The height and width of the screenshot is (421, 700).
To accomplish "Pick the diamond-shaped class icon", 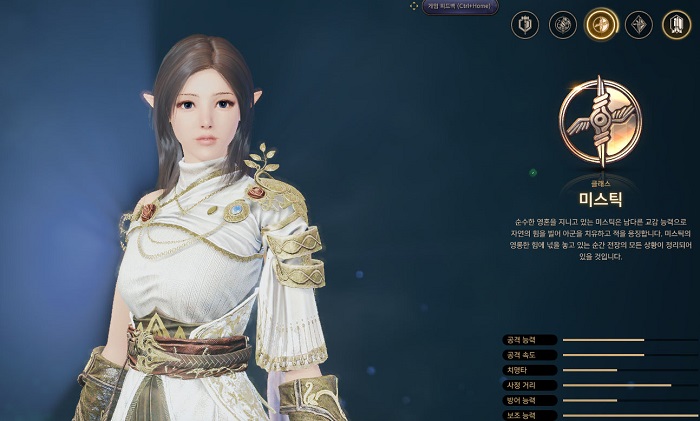I will [x=639, y=25].
